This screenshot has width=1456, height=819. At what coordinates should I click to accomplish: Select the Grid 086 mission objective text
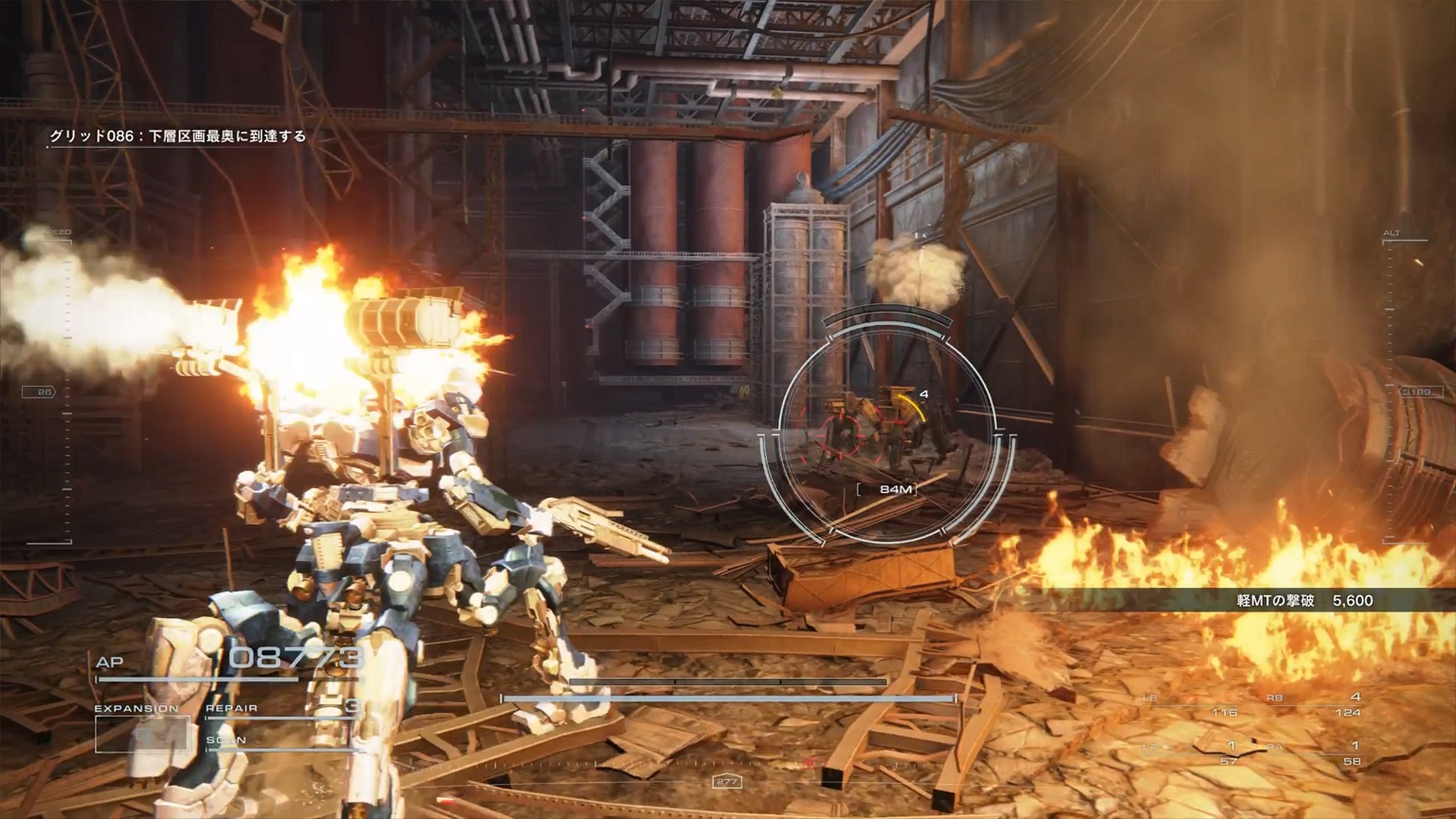click(x=178, y=136)
